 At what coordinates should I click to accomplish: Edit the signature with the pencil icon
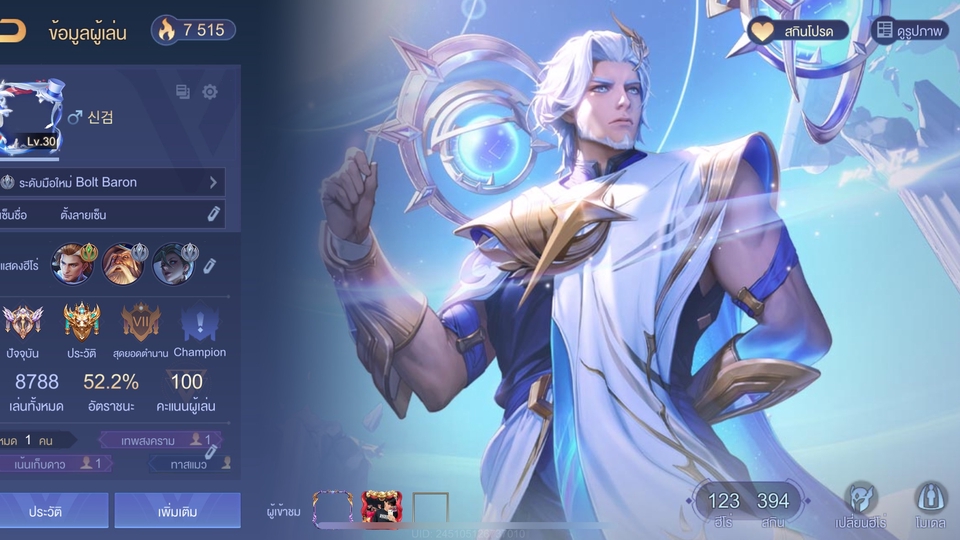coord(213,214)
